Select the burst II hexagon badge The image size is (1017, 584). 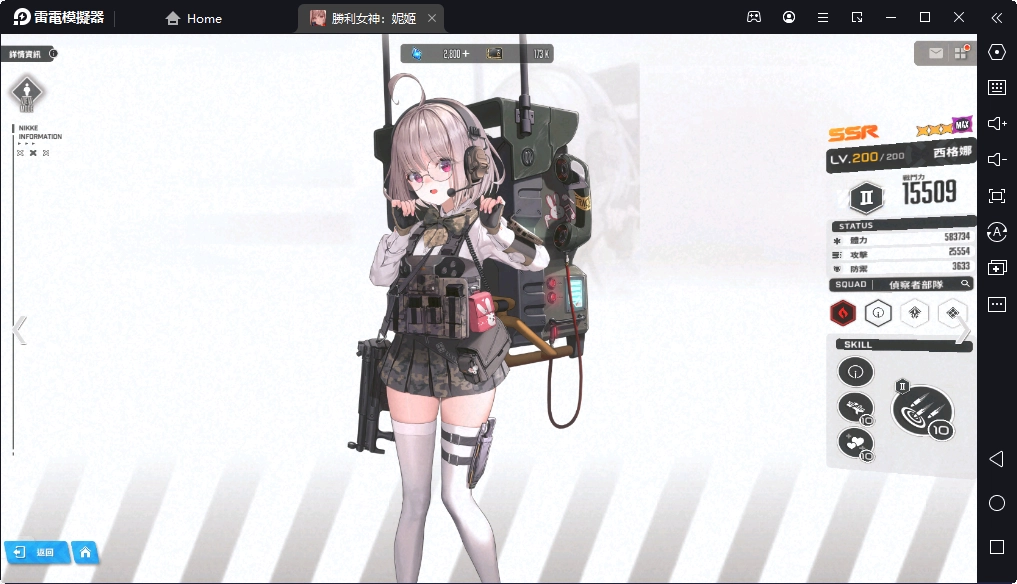point(866,197)
